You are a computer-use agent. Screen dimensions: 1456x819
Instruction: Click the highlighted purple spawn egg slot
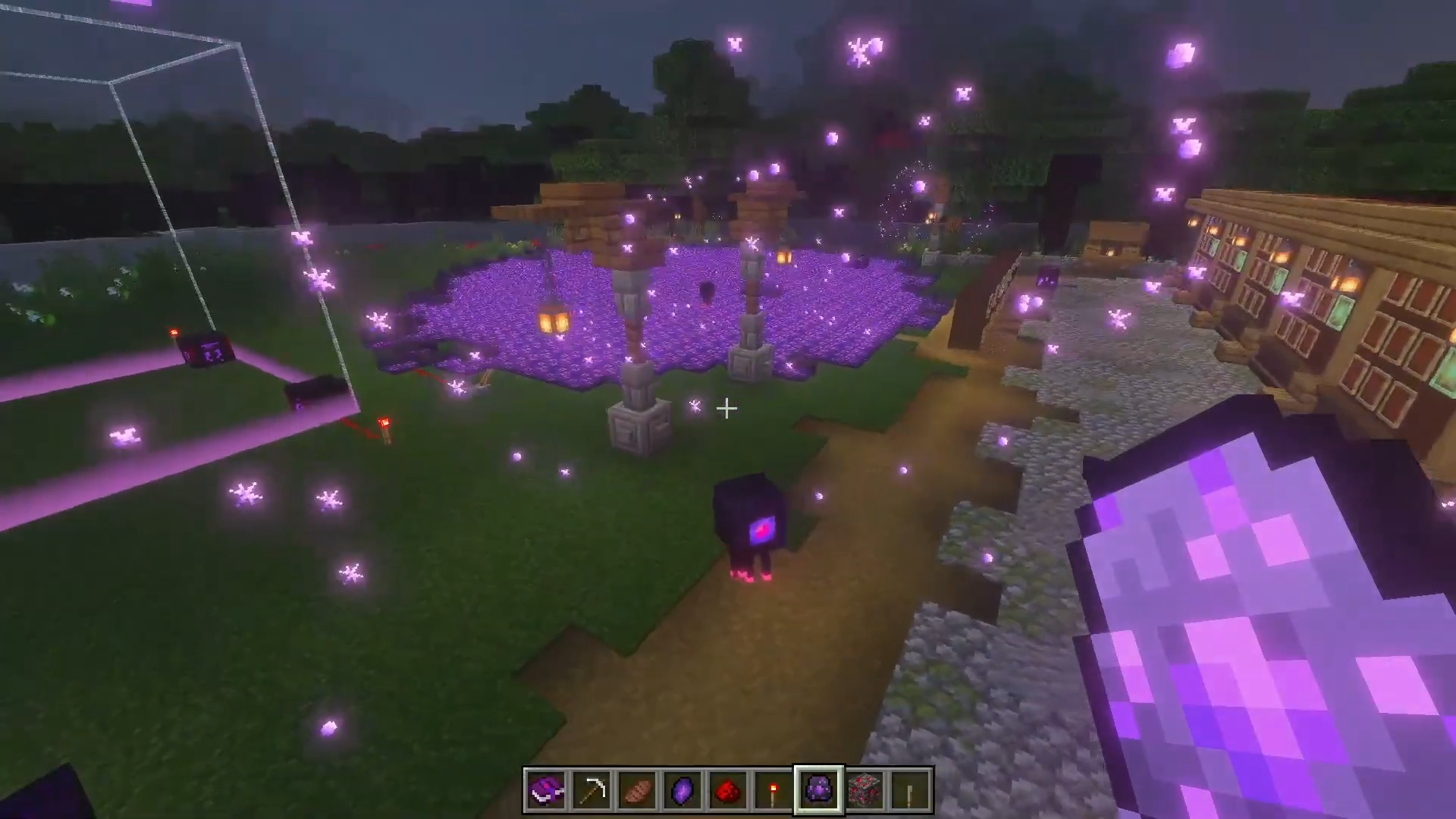coord(819,791)
